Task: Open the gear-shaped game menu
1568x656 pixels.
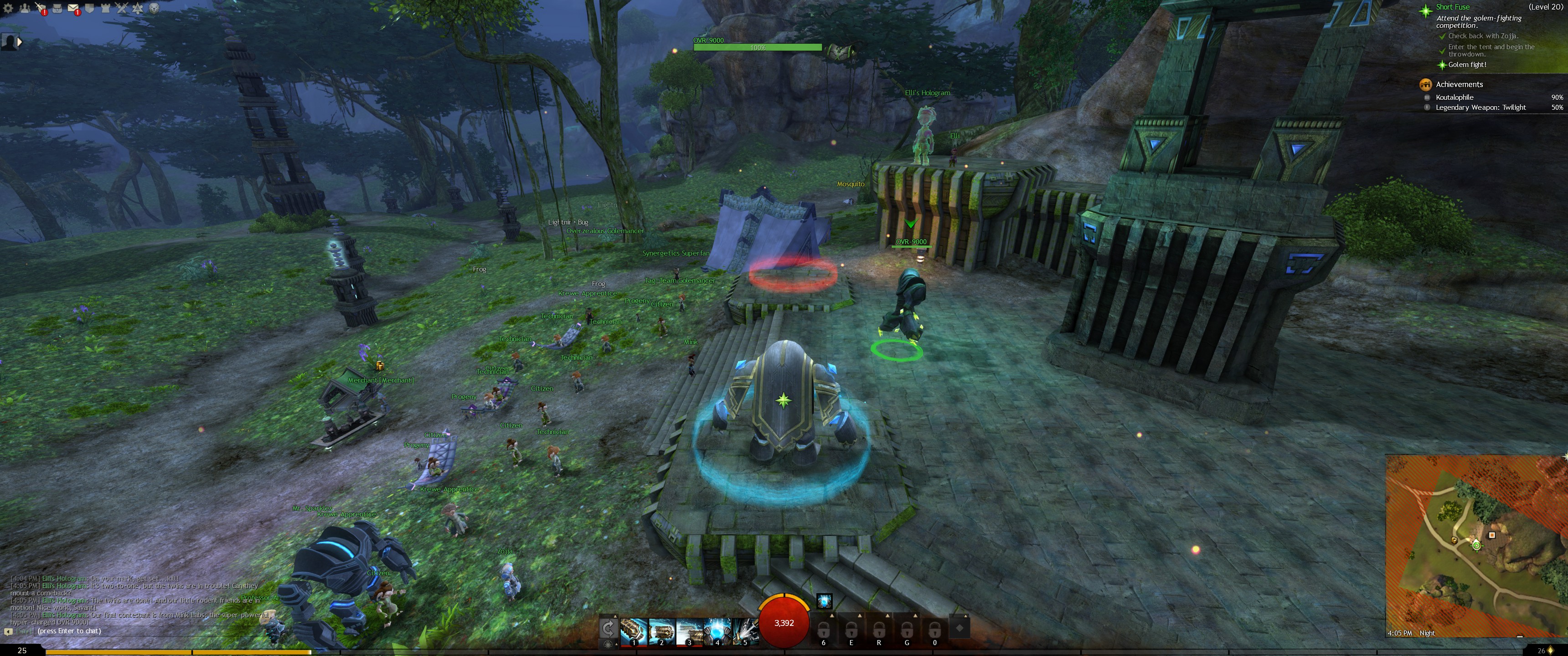Action: pyautogui.click(x=9, y=8)
